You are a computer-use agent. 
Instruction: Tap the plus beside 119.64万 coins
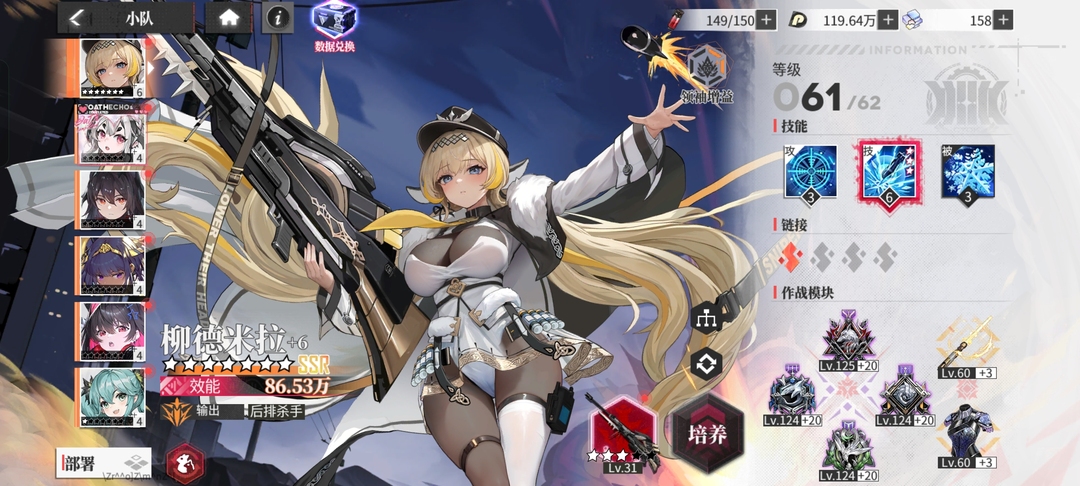[x=888, y=19]
